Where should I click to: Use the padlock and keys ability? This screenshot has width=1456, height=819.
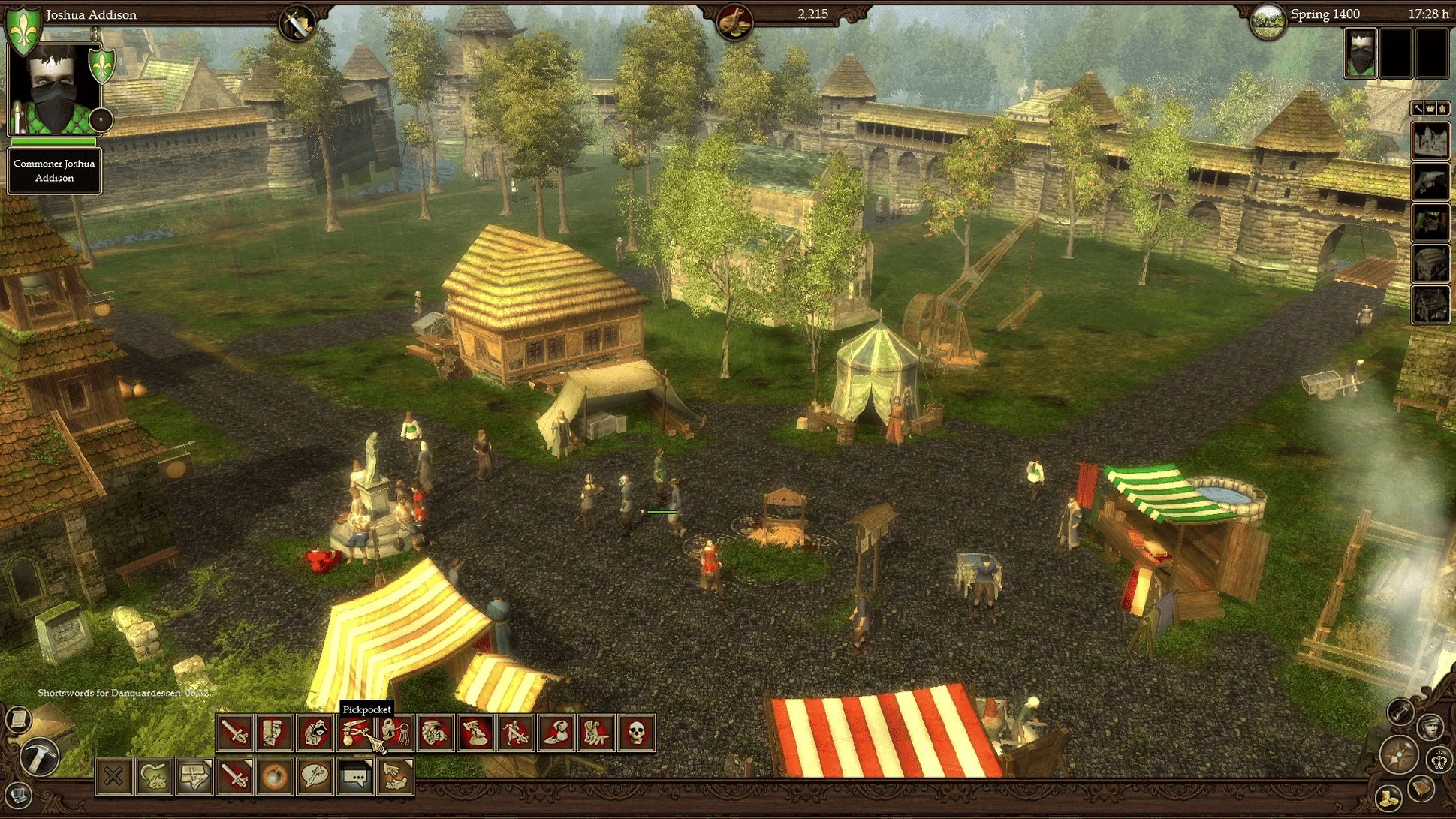point(396,732)
